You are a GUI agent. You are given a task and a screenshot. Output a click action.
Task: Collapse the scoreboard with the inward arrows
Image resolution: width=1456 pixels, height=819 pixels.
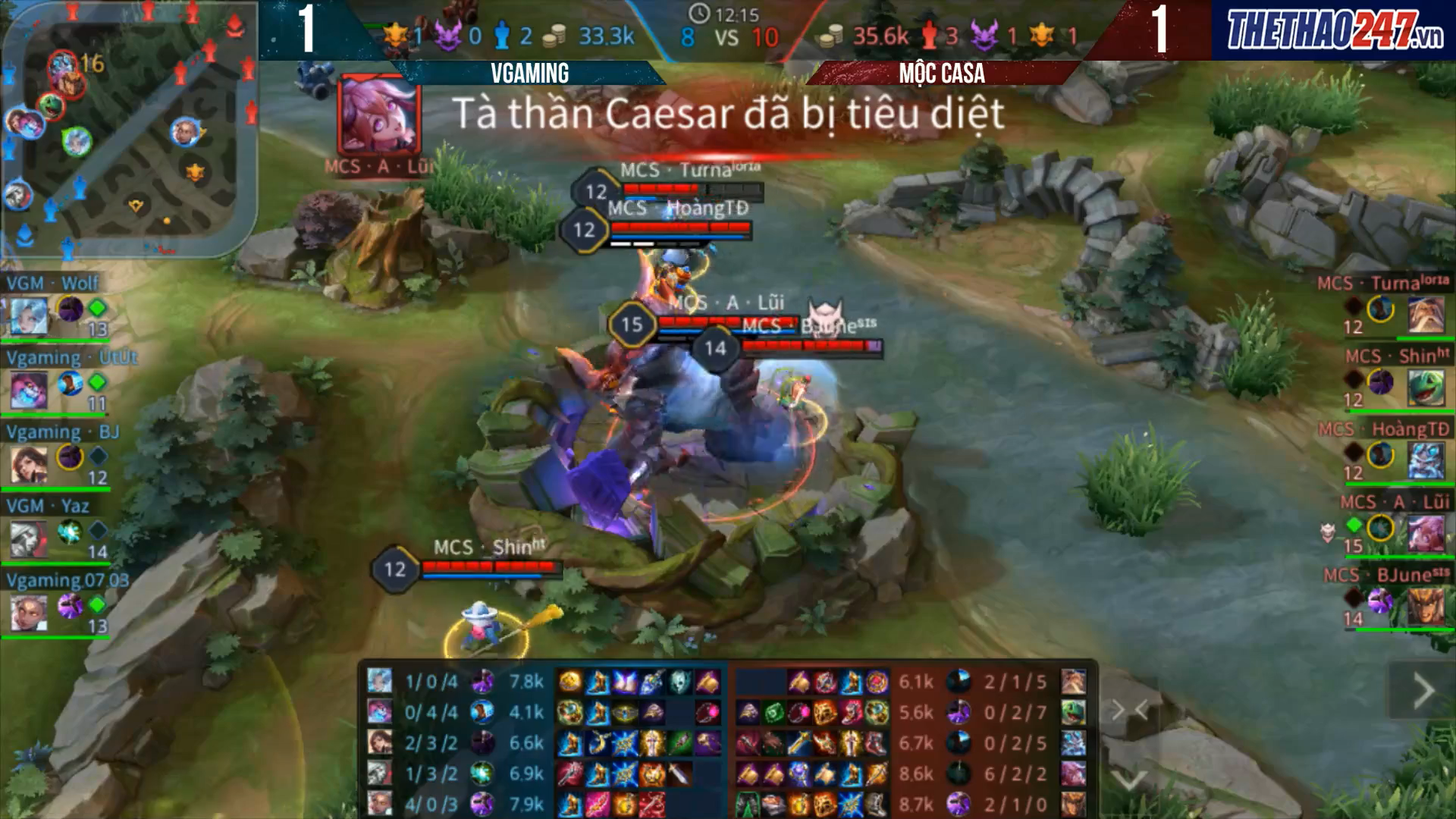1129,710
